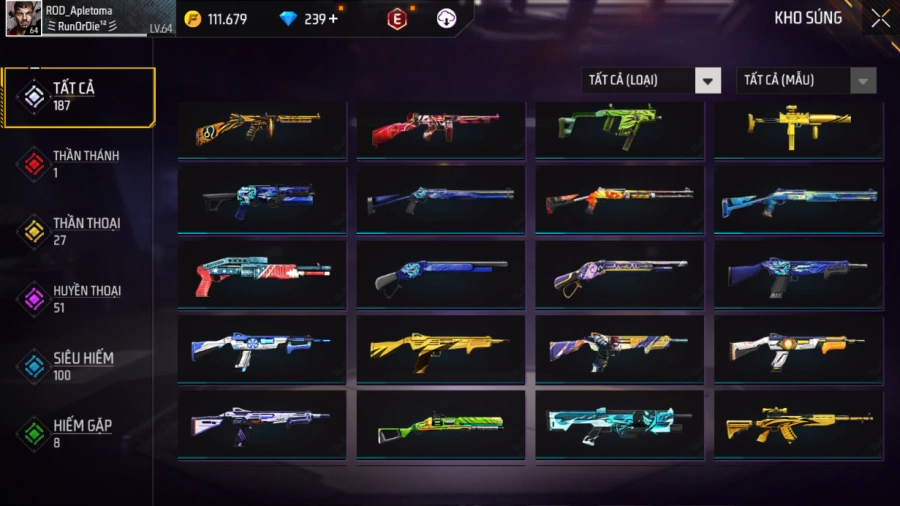The width and height of the screenshot is (900, 506).
Task: Open the Thần Thoại rarity tab
Action: pos(78,231)
